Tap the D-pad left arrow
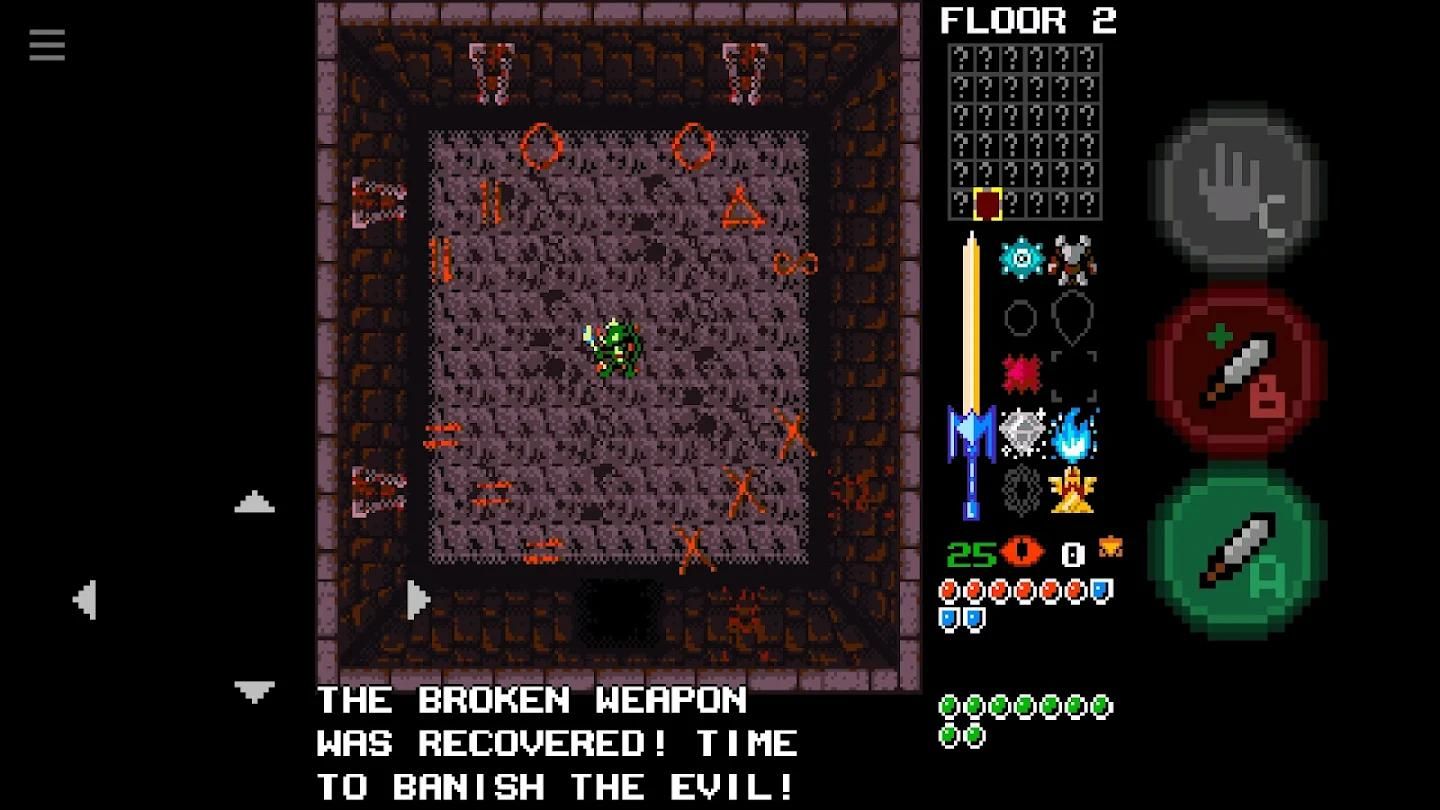 tap(85, 600)
